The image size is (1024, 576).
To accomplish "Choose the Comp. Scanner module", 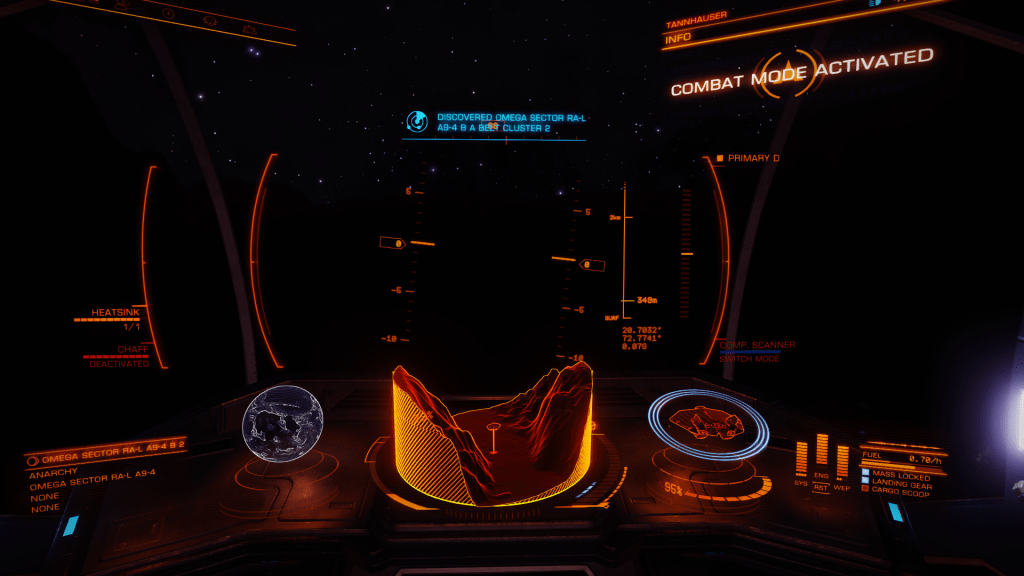I will click(x=758, y=345).
